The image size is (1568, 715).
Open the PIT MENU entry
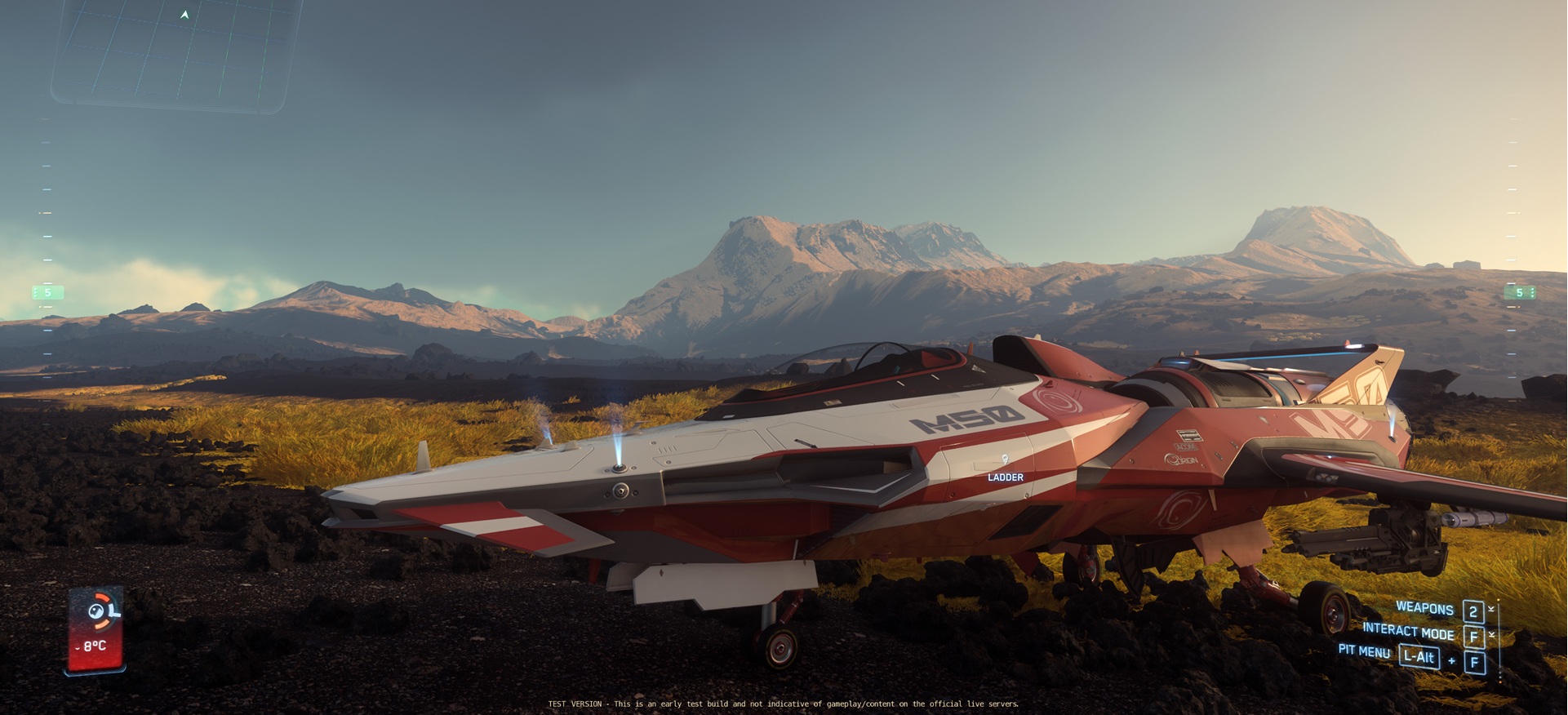(x=1365, y=653)
